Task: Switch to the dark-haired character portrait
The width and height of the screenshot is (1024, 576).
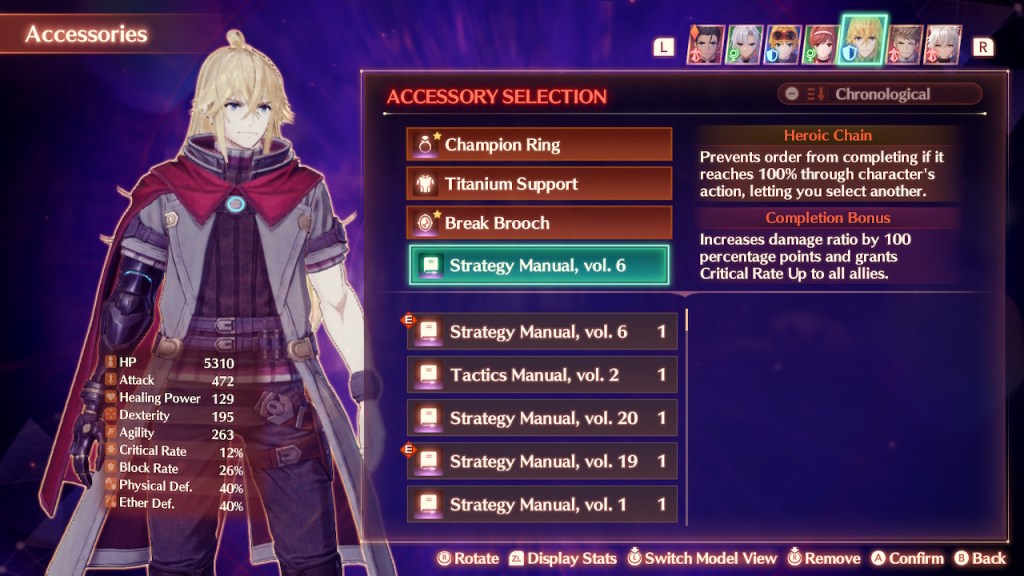Action: pos(705,45)
